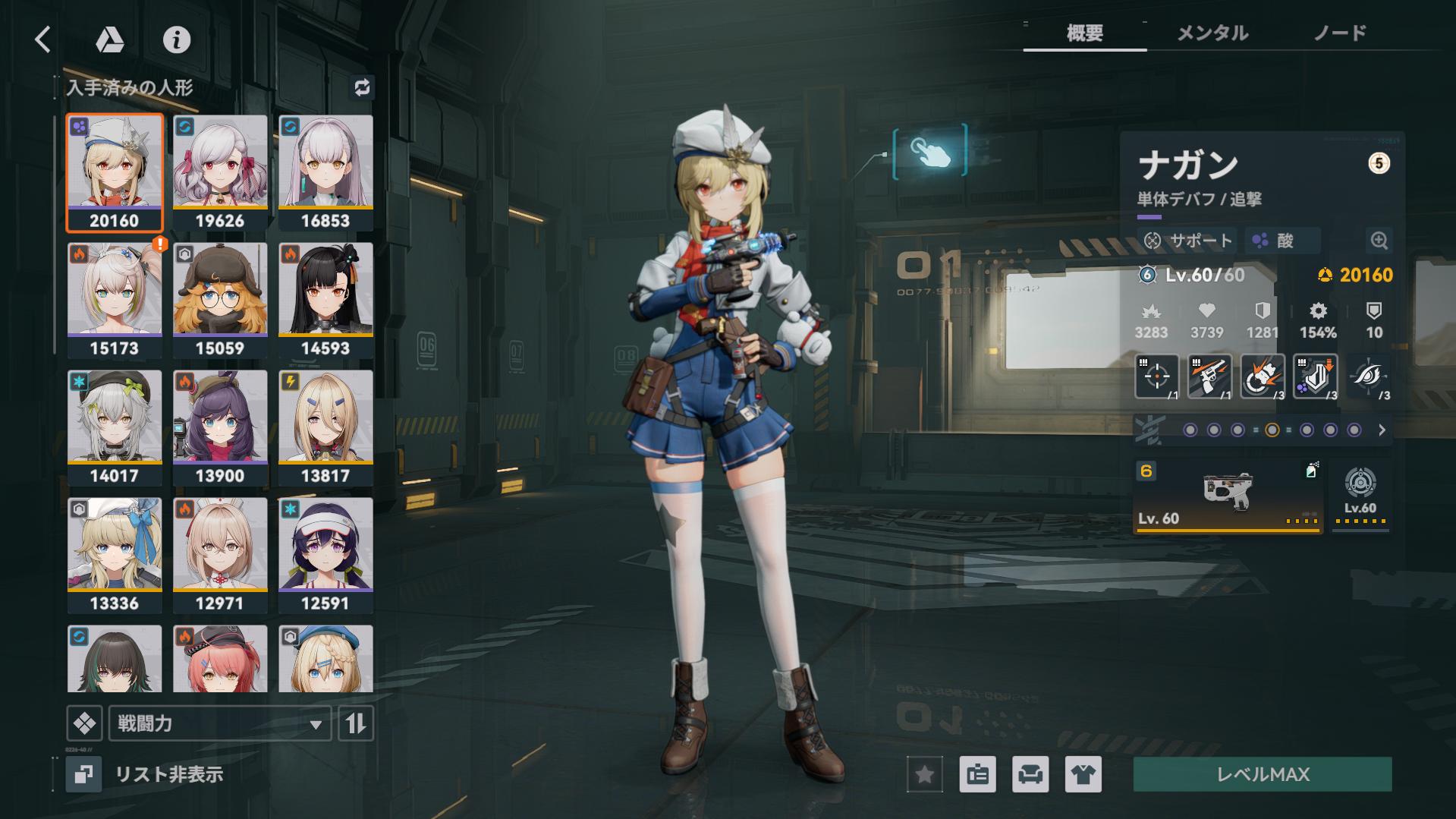Switch to the ノード tab
The height and width of the screenshot is (819, 1456).
point(1339,33)
